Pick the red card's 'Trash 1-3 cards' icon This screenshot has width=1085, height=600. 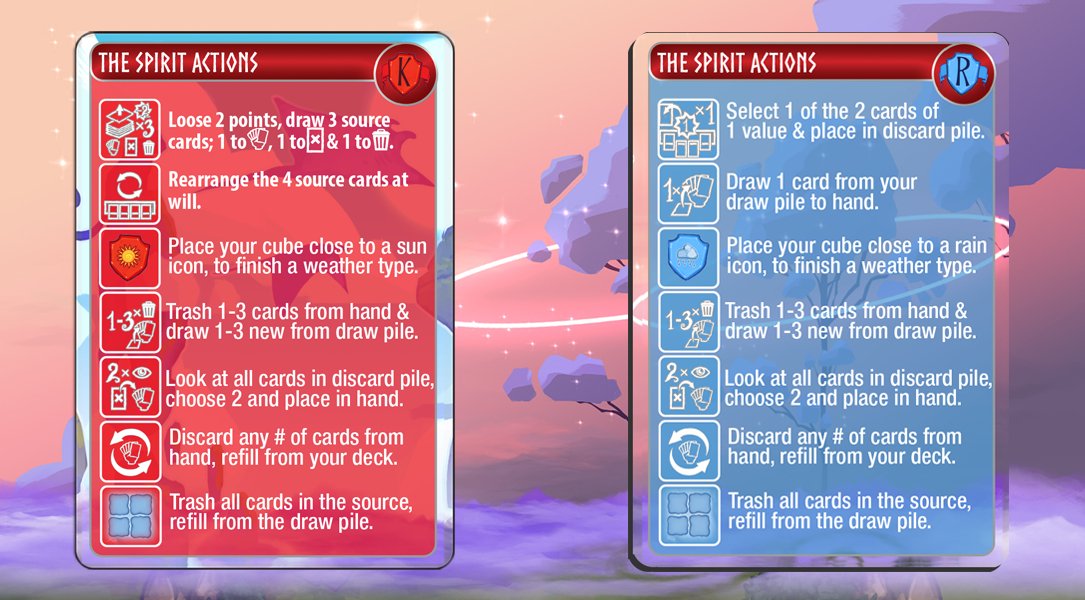point(131,321)
